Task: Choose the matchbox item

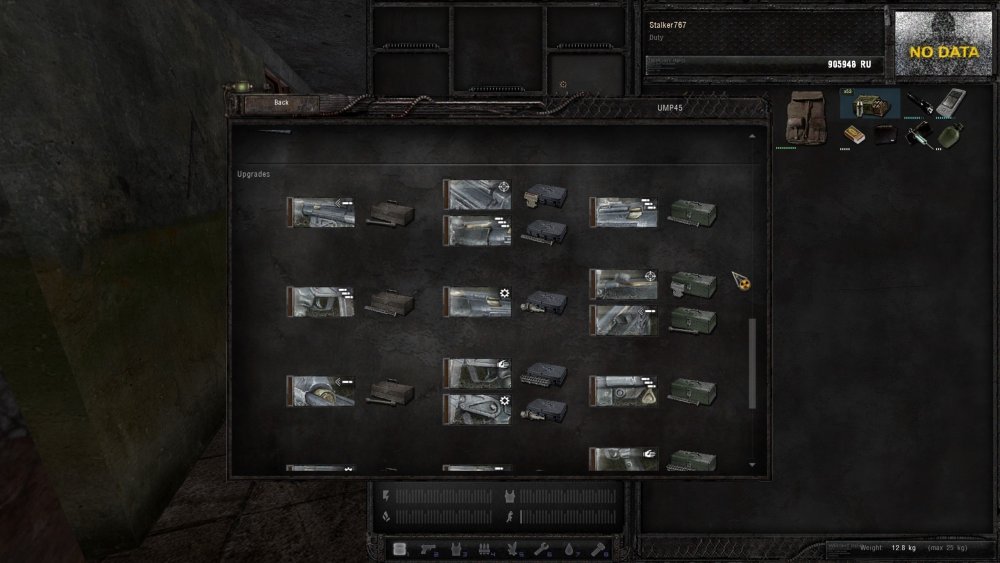Action: (853, 134)
